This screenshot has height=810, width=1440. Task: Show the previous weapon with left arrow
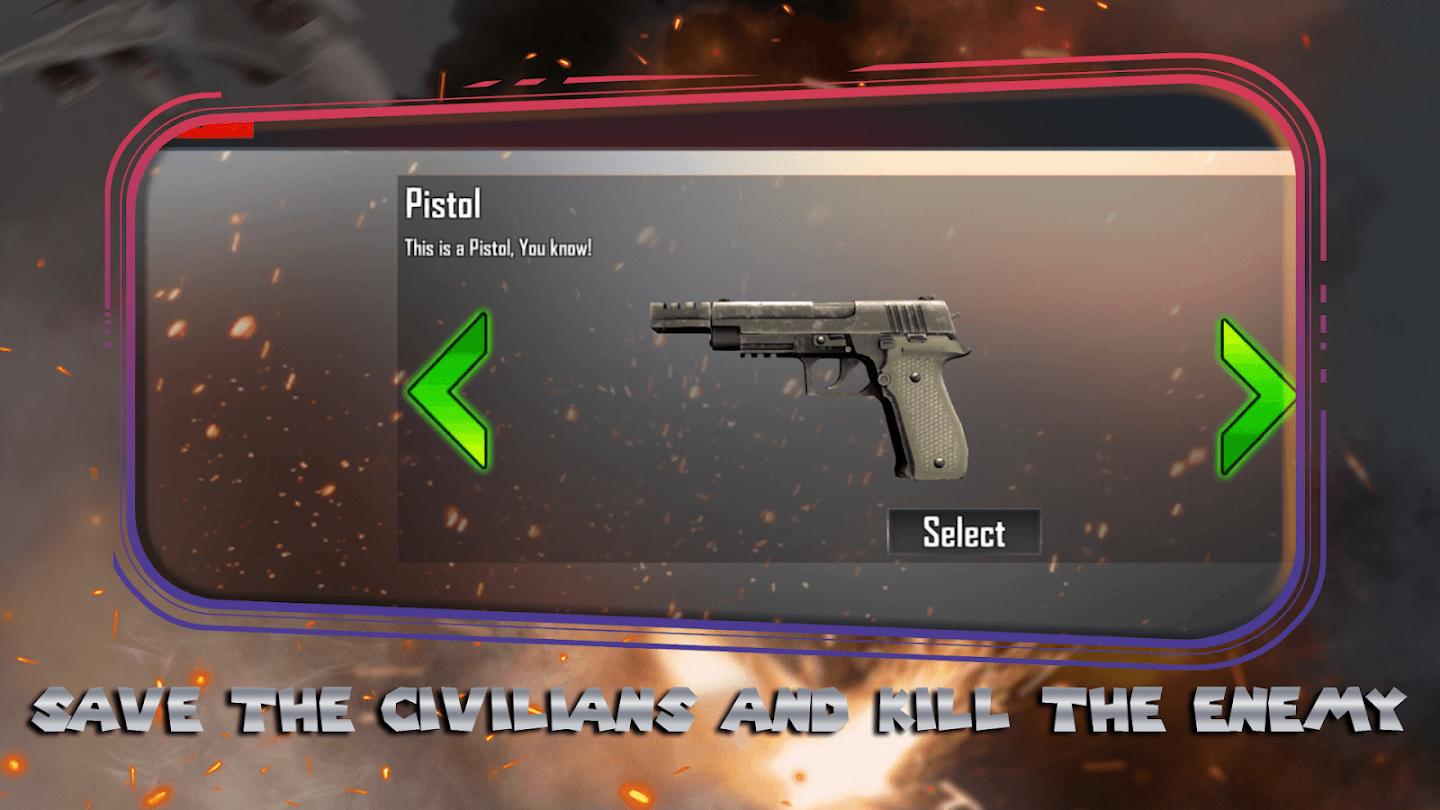pyautogui.click(x=449, y=391)
